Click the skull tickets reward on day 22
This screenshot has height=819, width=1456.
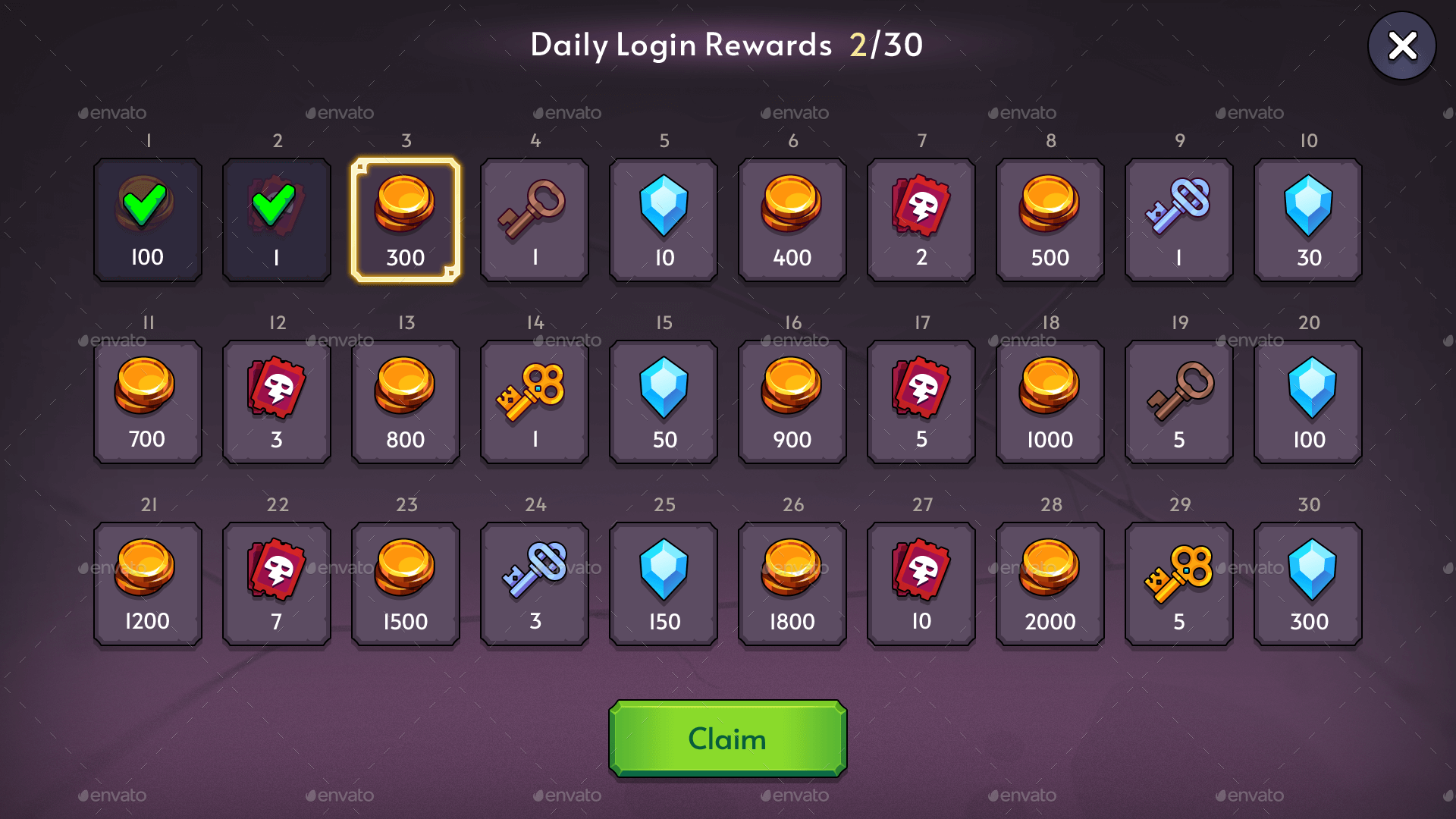(x=277, y=584)
